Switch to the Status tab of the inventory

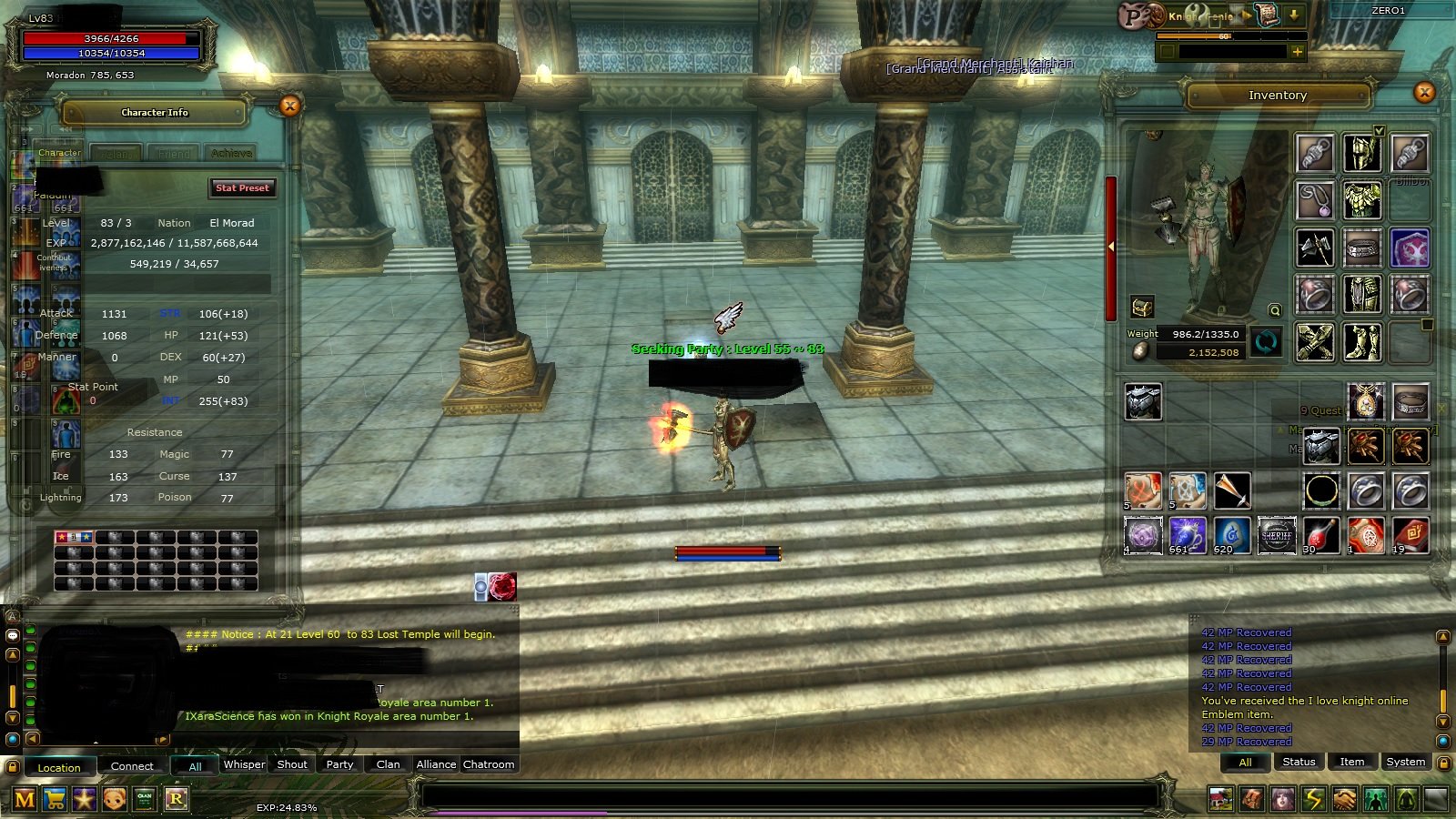[1298, 762]
